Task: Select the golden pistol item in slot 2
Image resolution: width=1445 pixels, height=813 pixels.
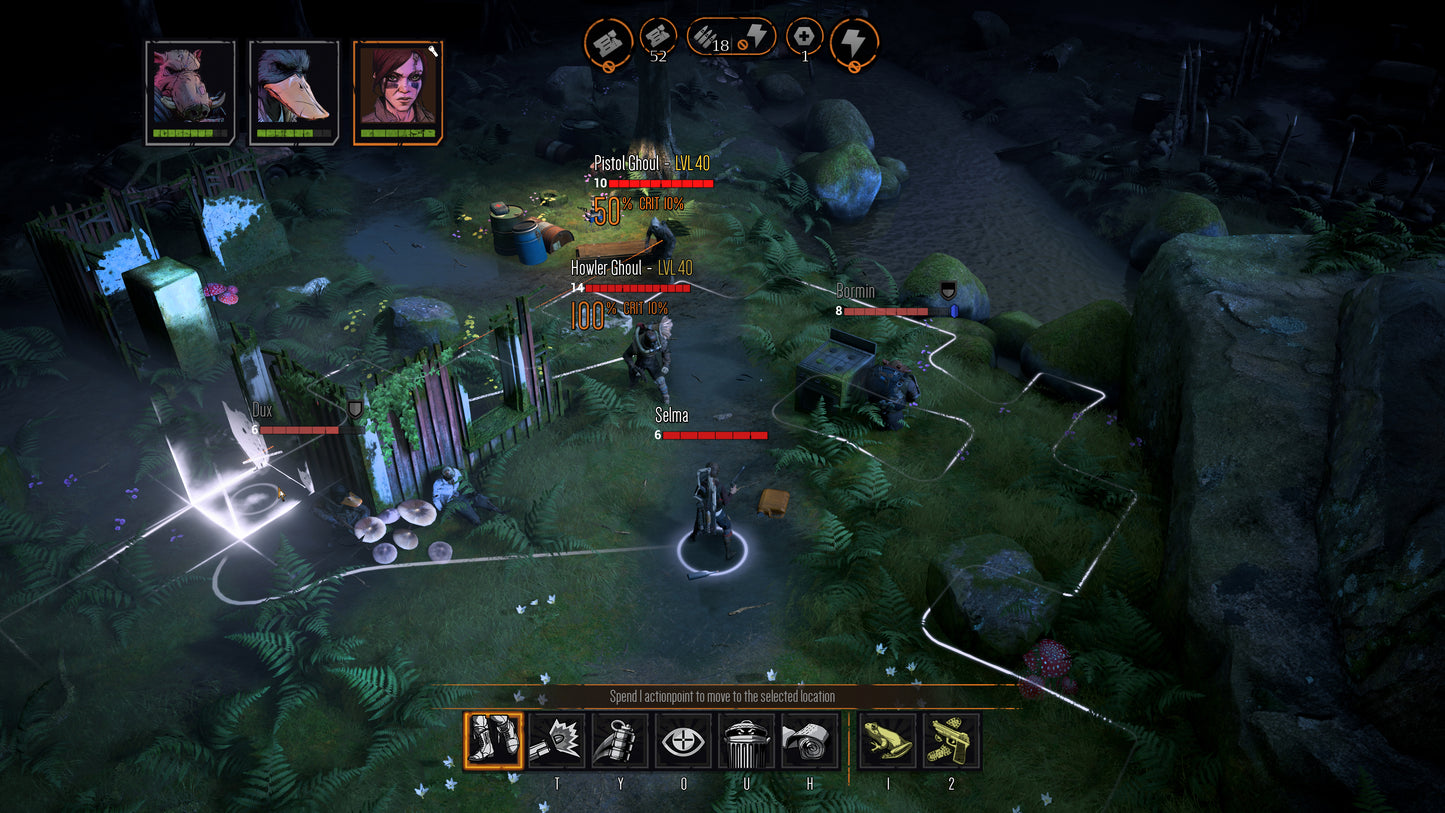Action: (x=950, y=740)
